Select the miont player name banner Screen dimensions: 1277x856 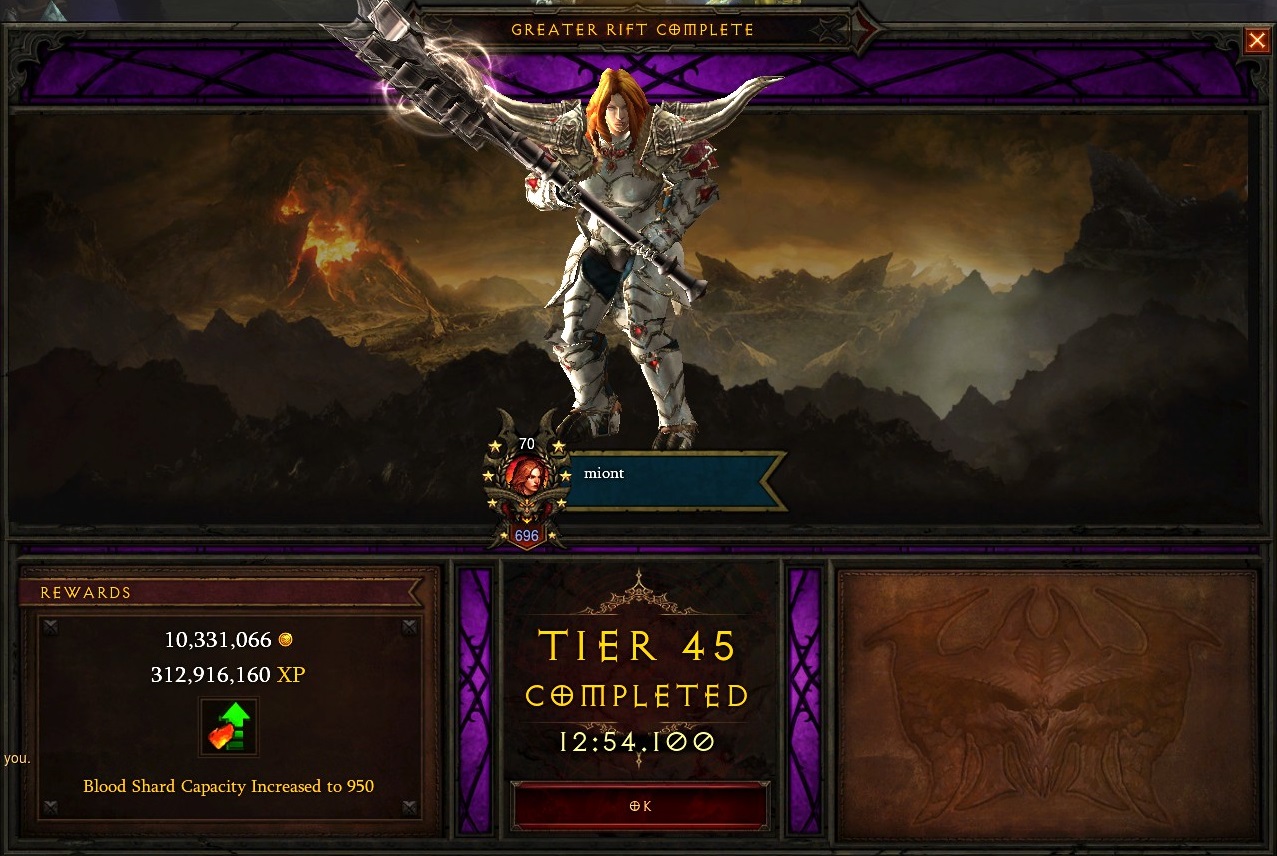(670, 480)
